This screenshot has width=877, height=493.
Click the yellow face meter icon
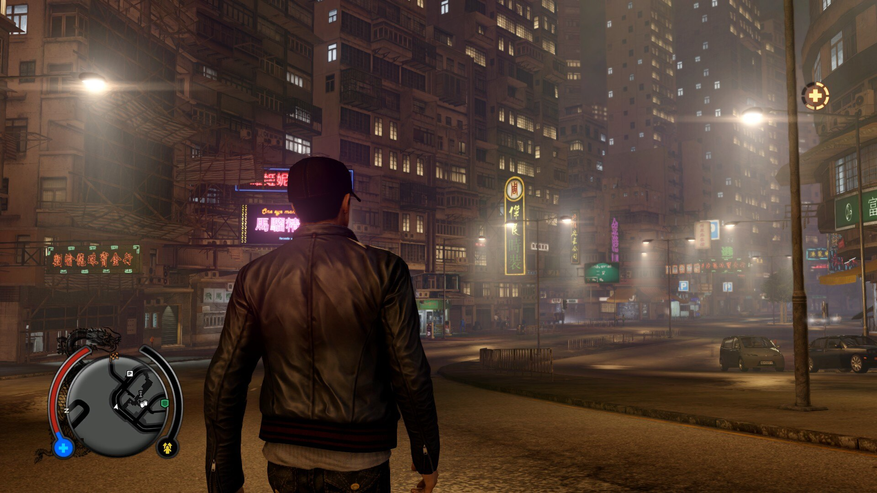[x=167, y=447]
